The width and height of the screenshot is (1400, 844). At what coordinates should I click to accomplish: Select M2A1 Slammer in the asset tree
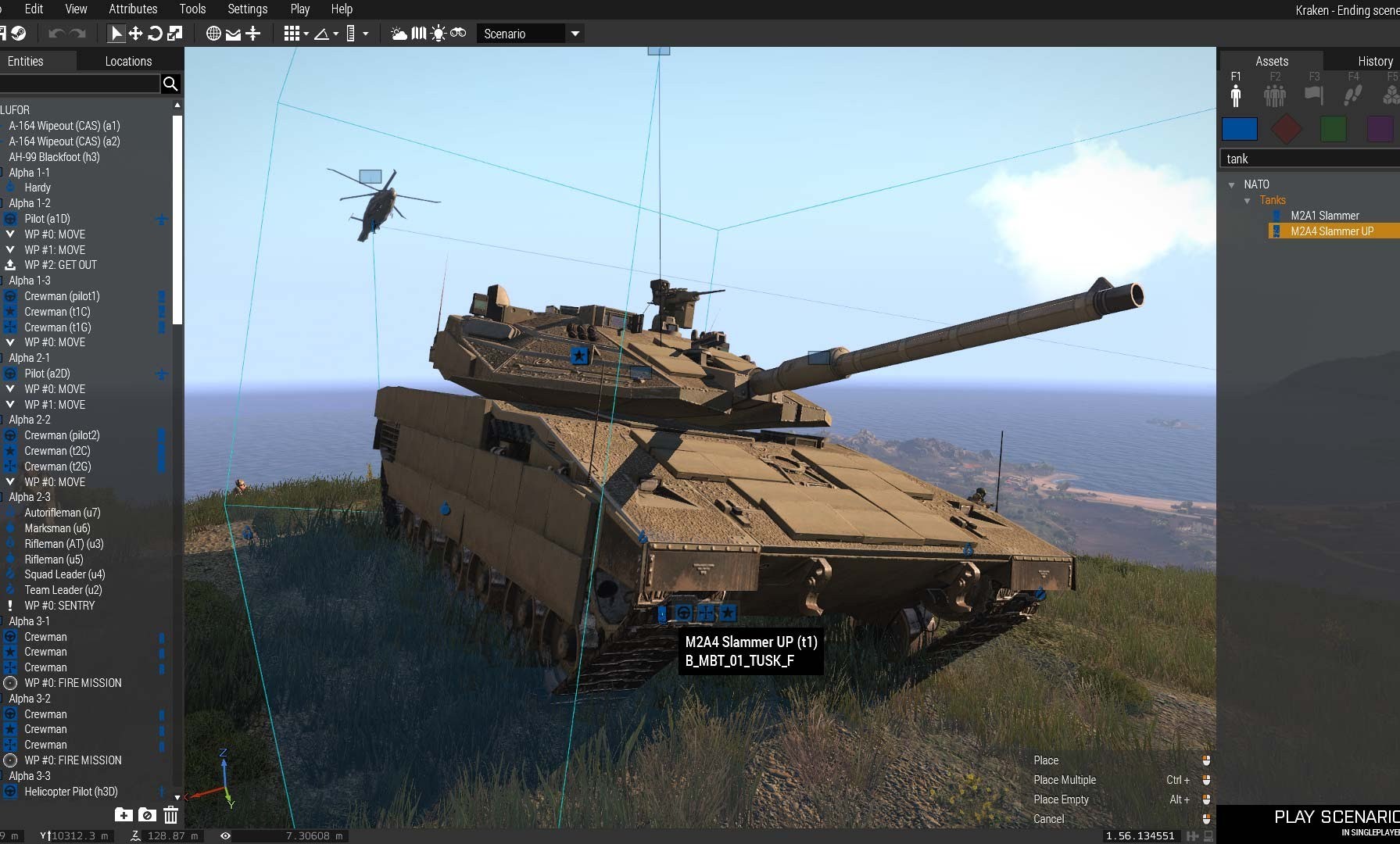(1324, 216)
